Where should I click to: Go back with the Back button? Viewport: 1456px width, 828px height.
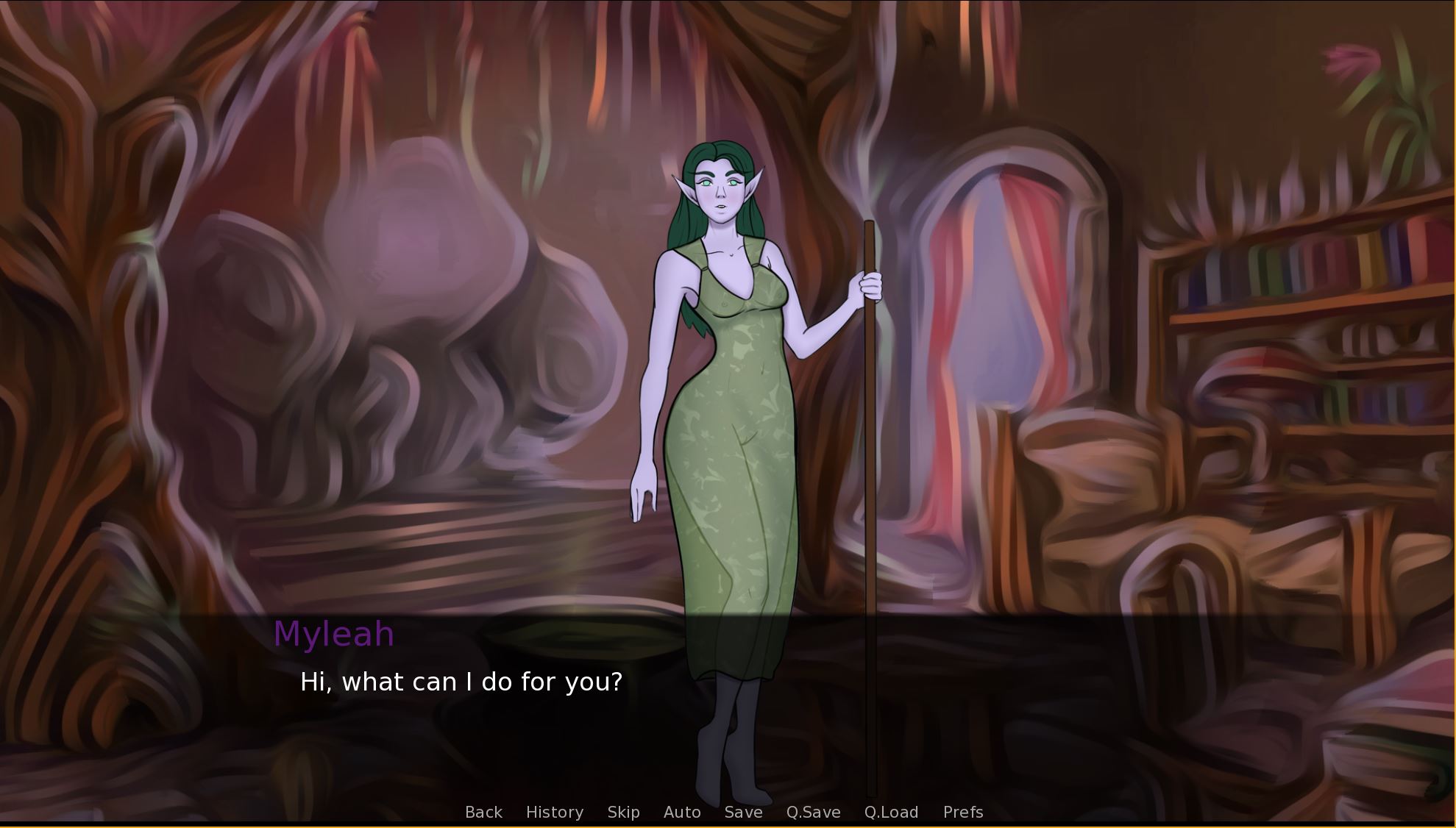pyautogui.click(x=483, y=812)
